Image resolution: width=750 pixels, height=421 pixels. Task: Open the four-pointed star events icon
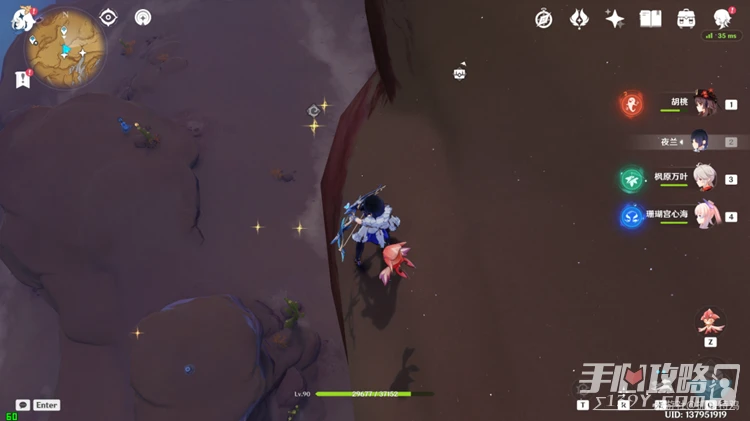[615, 19]
